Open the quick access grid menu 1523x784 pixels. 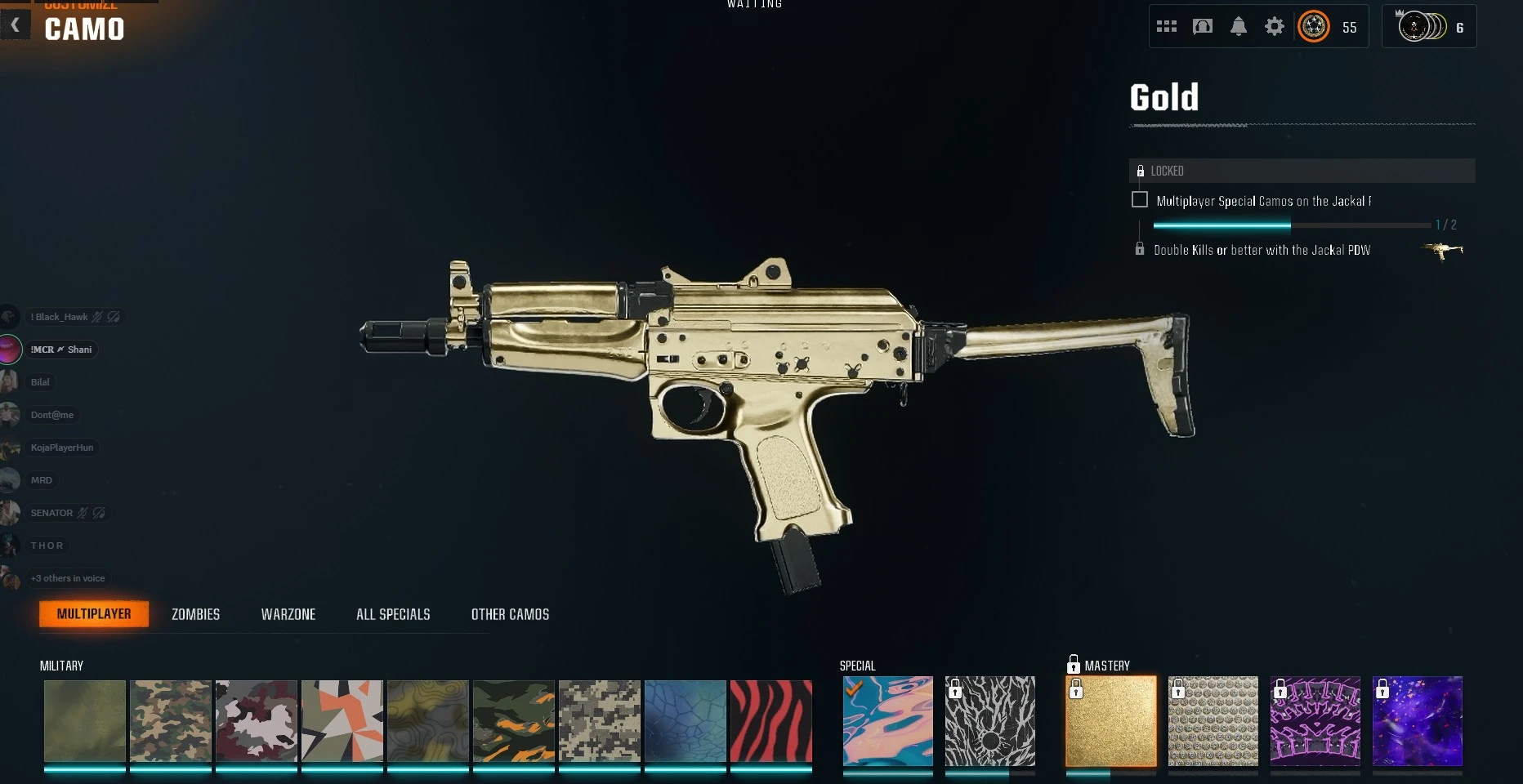pyautogui.click(x=1166, y=25)
